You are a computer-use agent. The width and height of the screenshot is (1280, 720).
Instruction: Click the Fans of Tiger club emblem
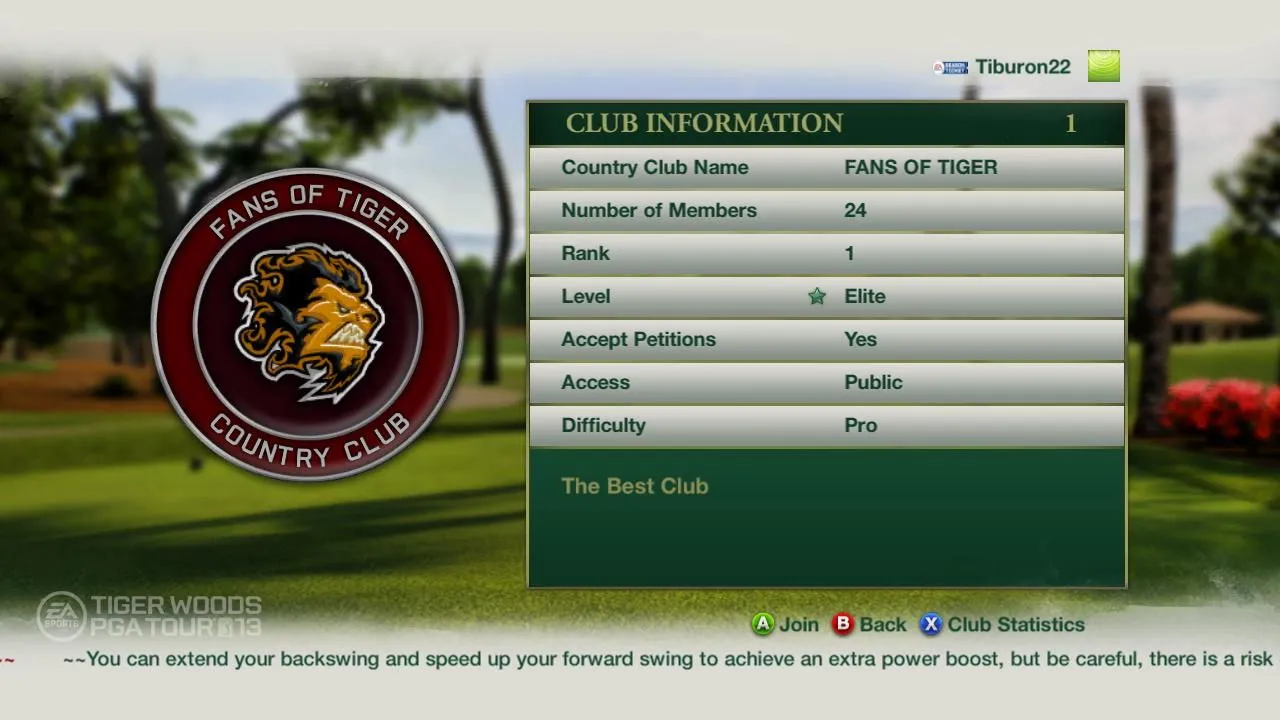pyautogui.click(x=308, y=324)
